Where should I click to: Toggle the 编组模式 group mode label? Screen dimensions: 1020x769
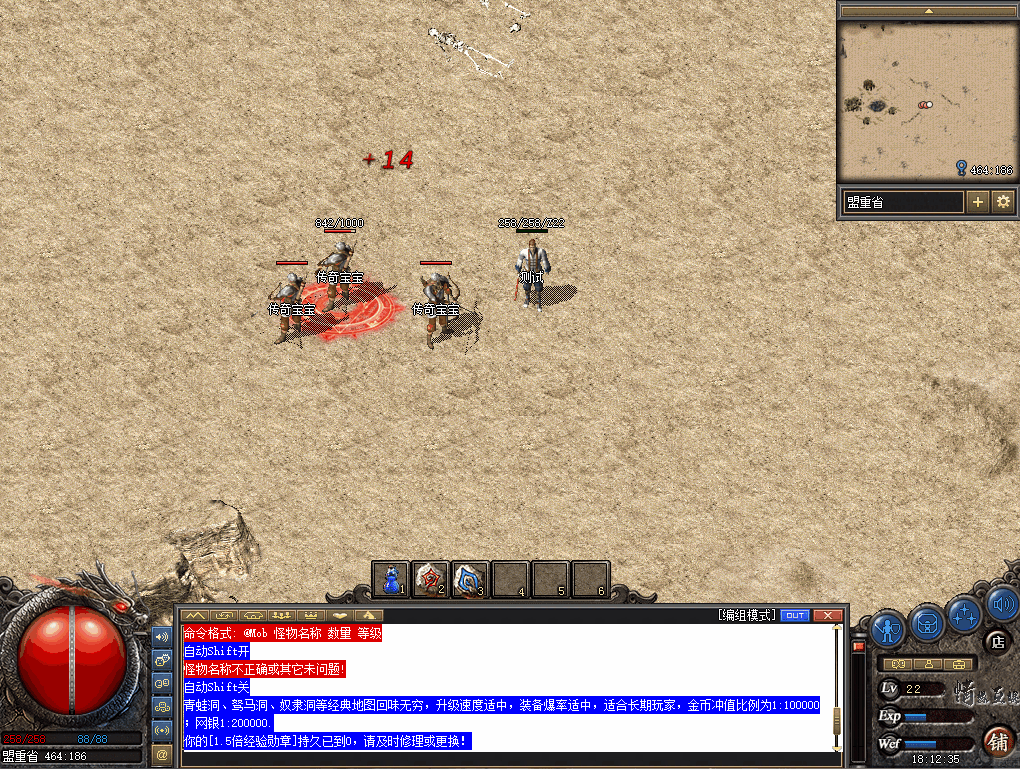pyautogui.click(x=746, y=615)
